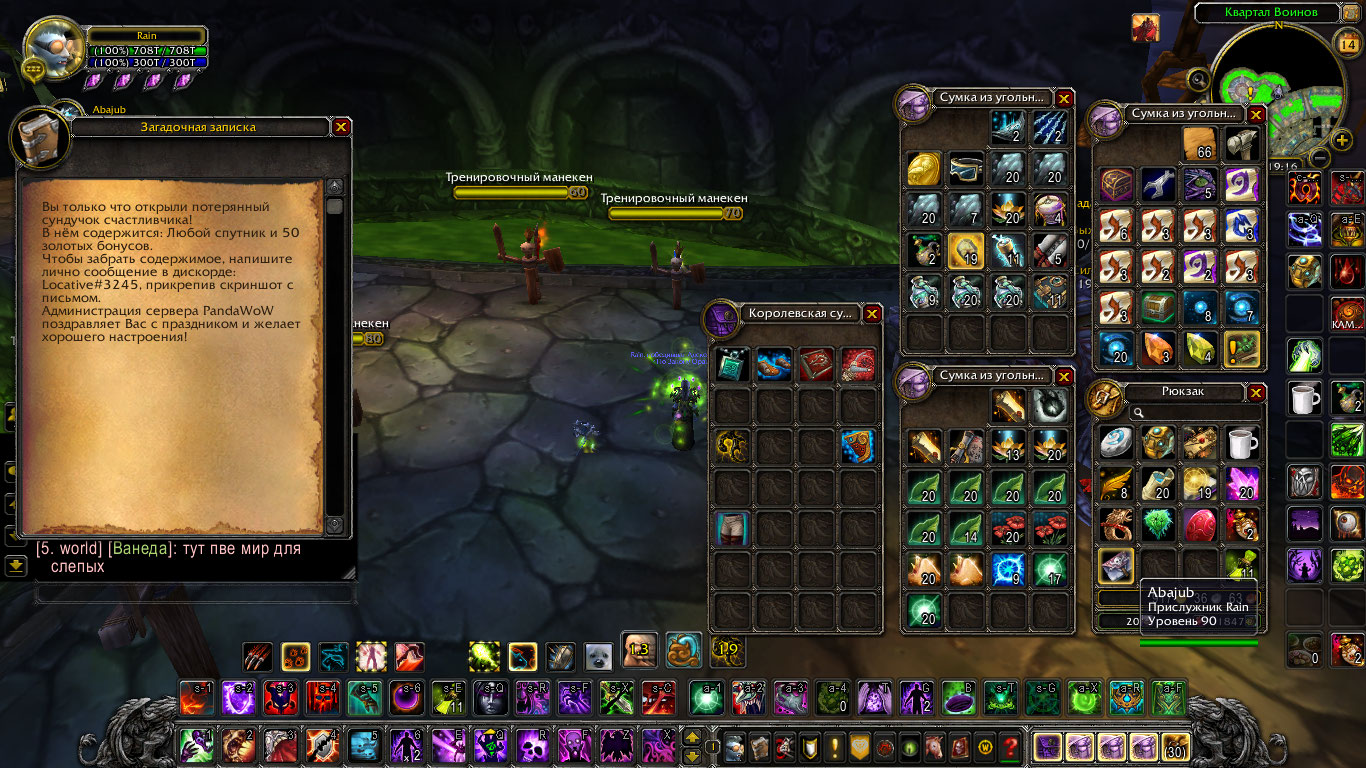The image size is (1366, 768).
Task: Select the white coffee mug in backpack
Action: 1241,443
